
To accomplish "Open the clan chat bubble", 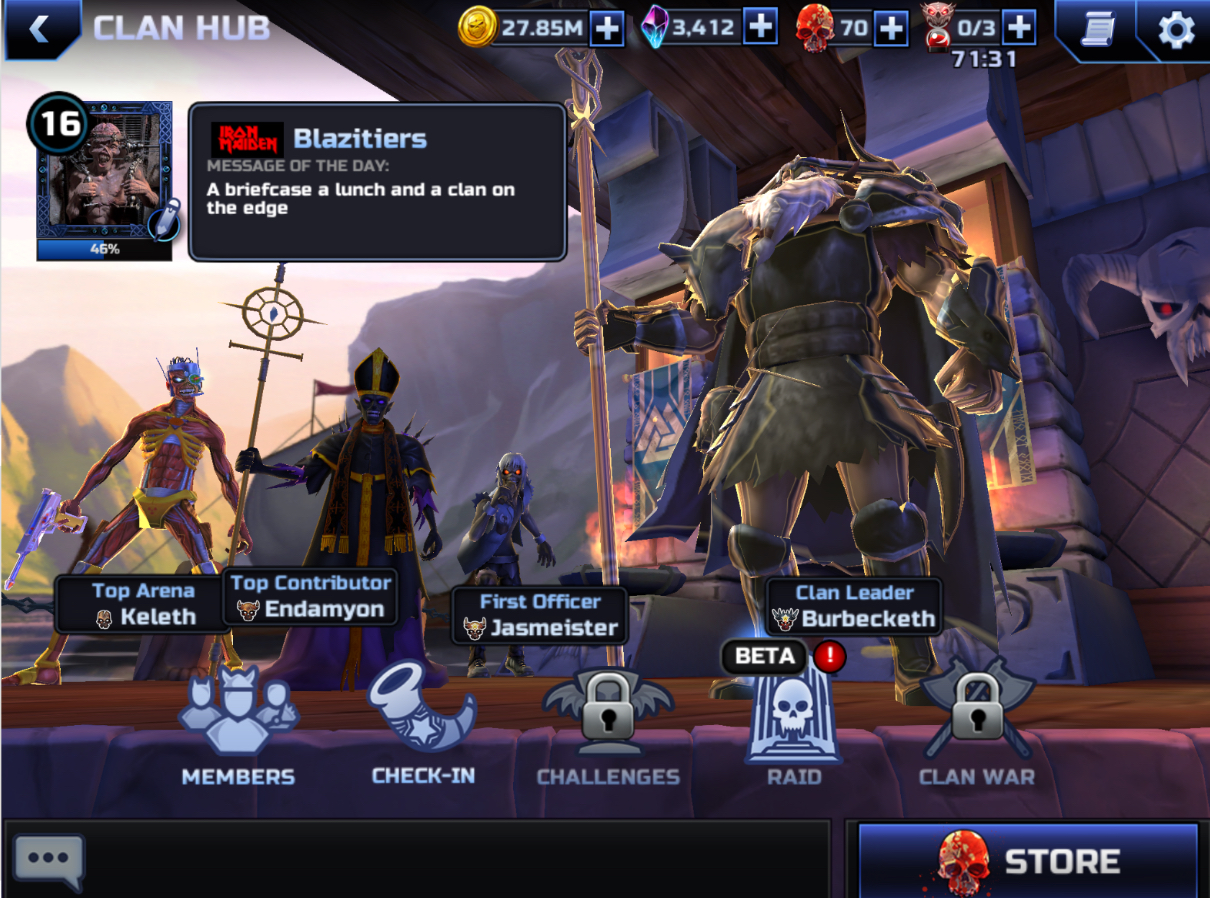I will pos(49,860).
